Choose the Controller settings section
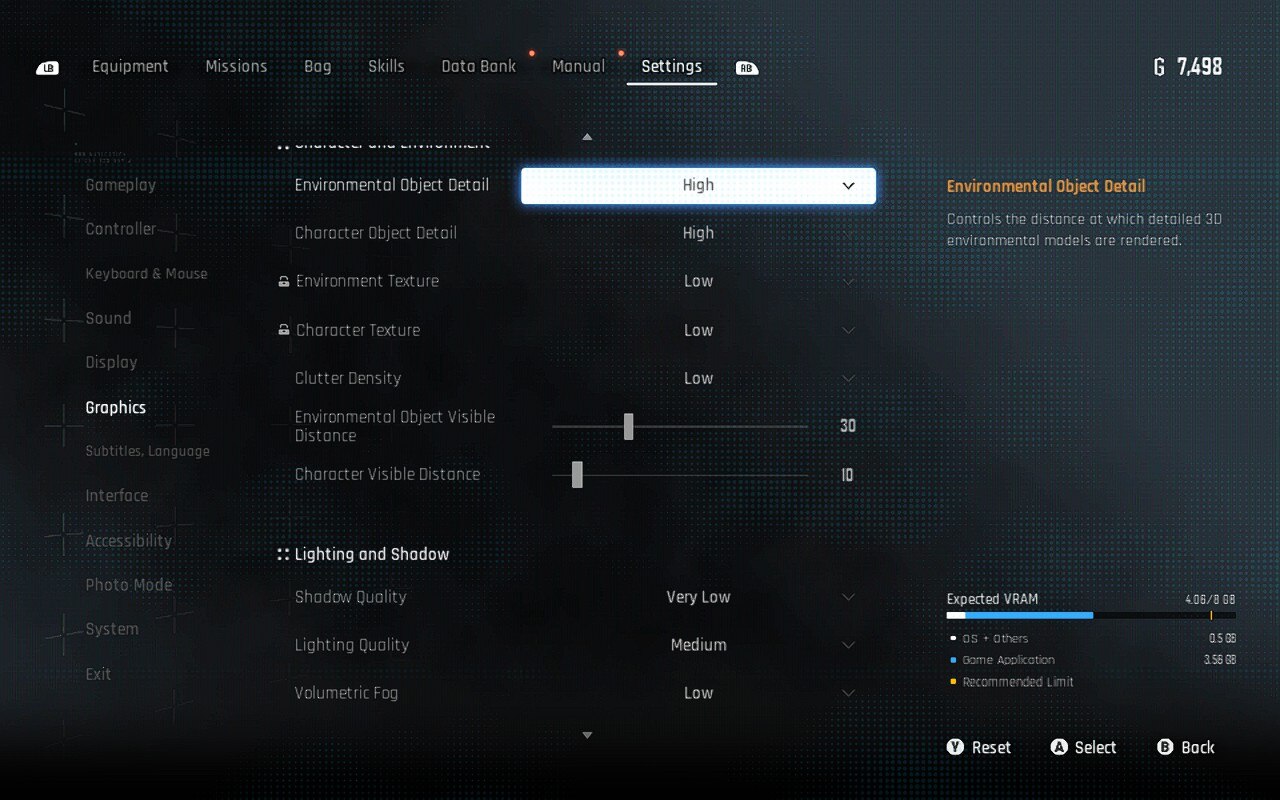 click(121, 229)
